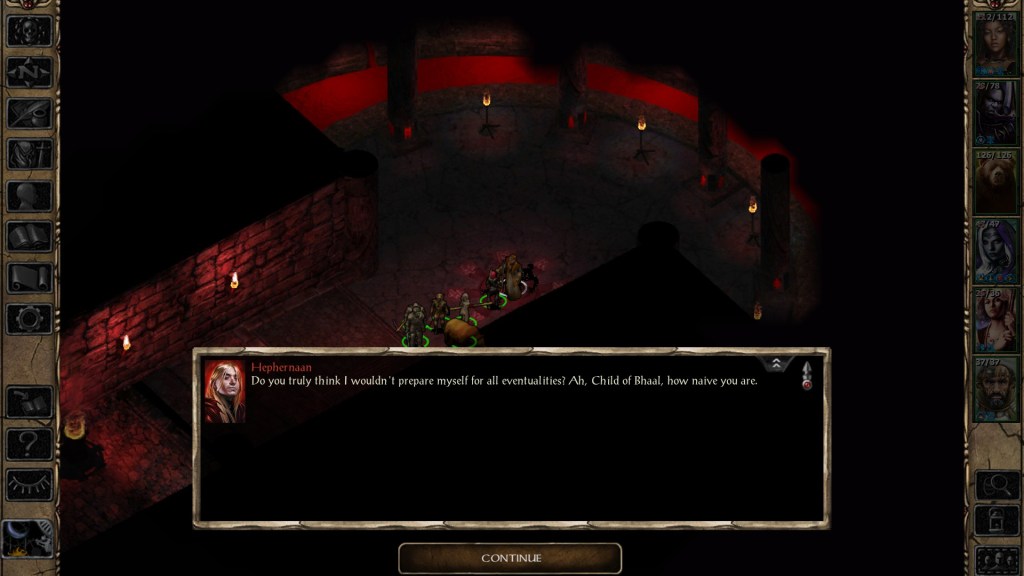Click the padlock icon button
This screenshot has height=576, width=1024.
click(x=996, y=522)
